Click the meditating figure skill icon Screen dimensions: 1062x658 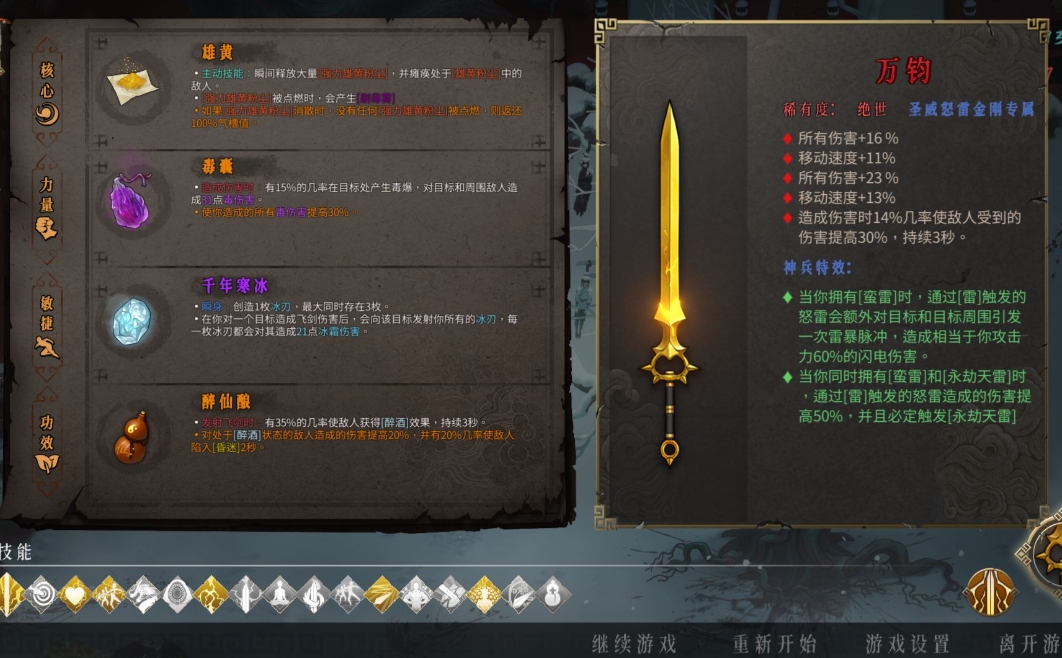pos(279,594)
